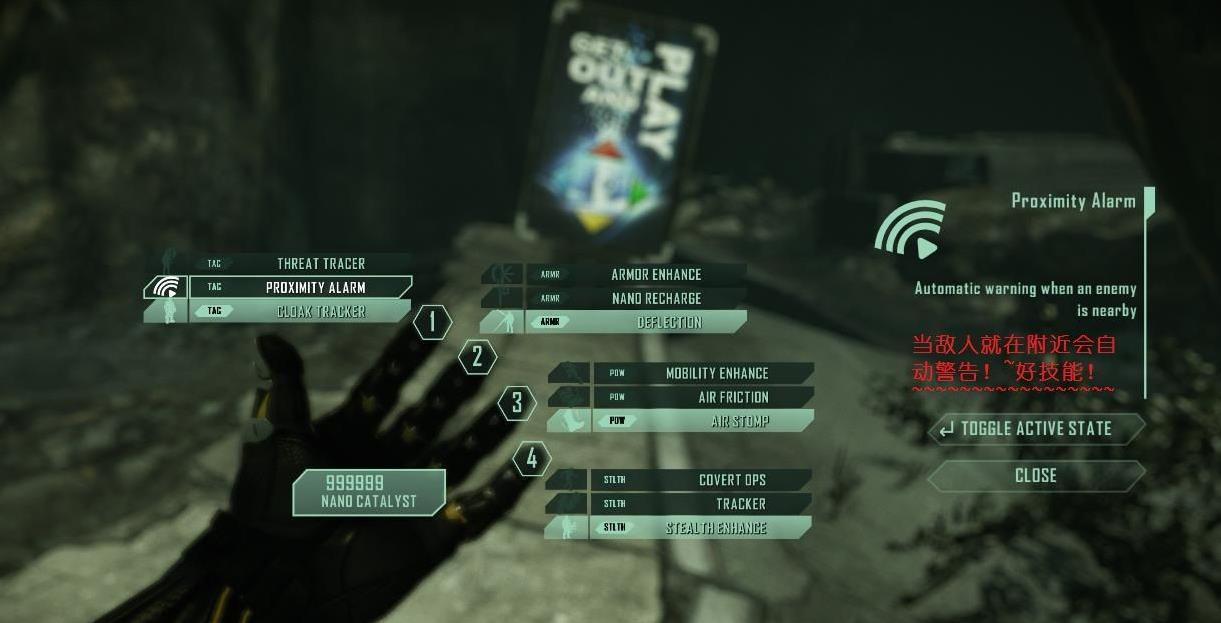Choose the Stealth Enhance module
This screenshot has height=623, width=1221.
pos(715,529)
